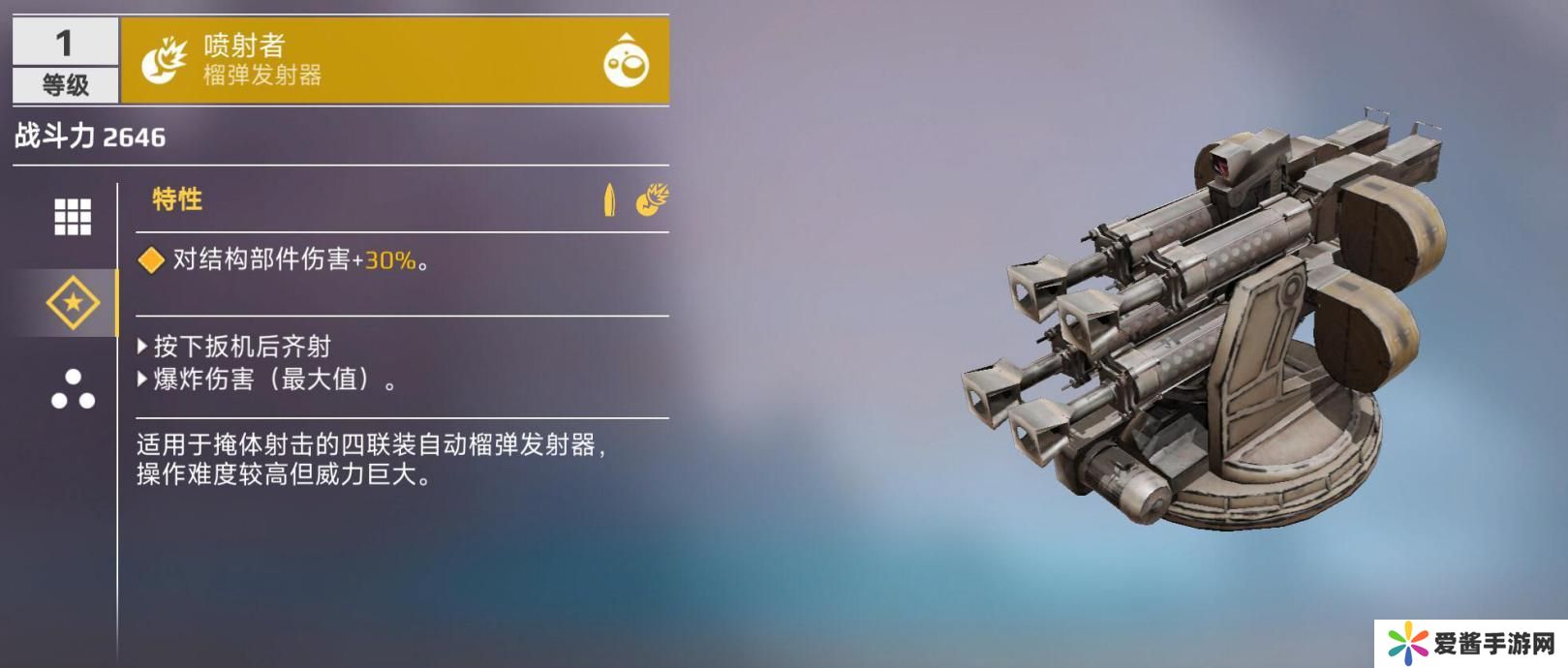Switch to the three-dots tab

coord(73,389)
